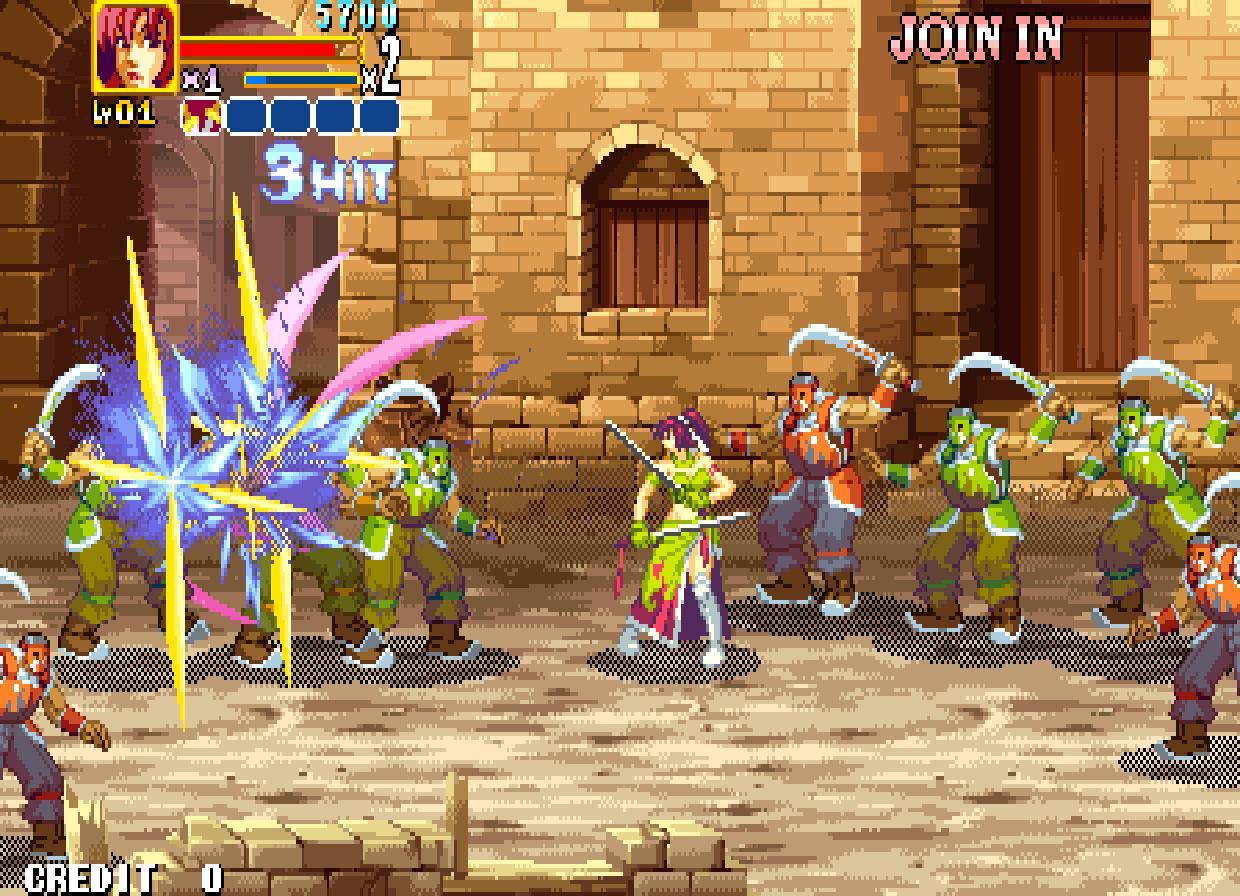Viewport: 1240px width, 896px height.
Task: Select the filled item slot beside the empty blue slots
Action: pos(203,116)
